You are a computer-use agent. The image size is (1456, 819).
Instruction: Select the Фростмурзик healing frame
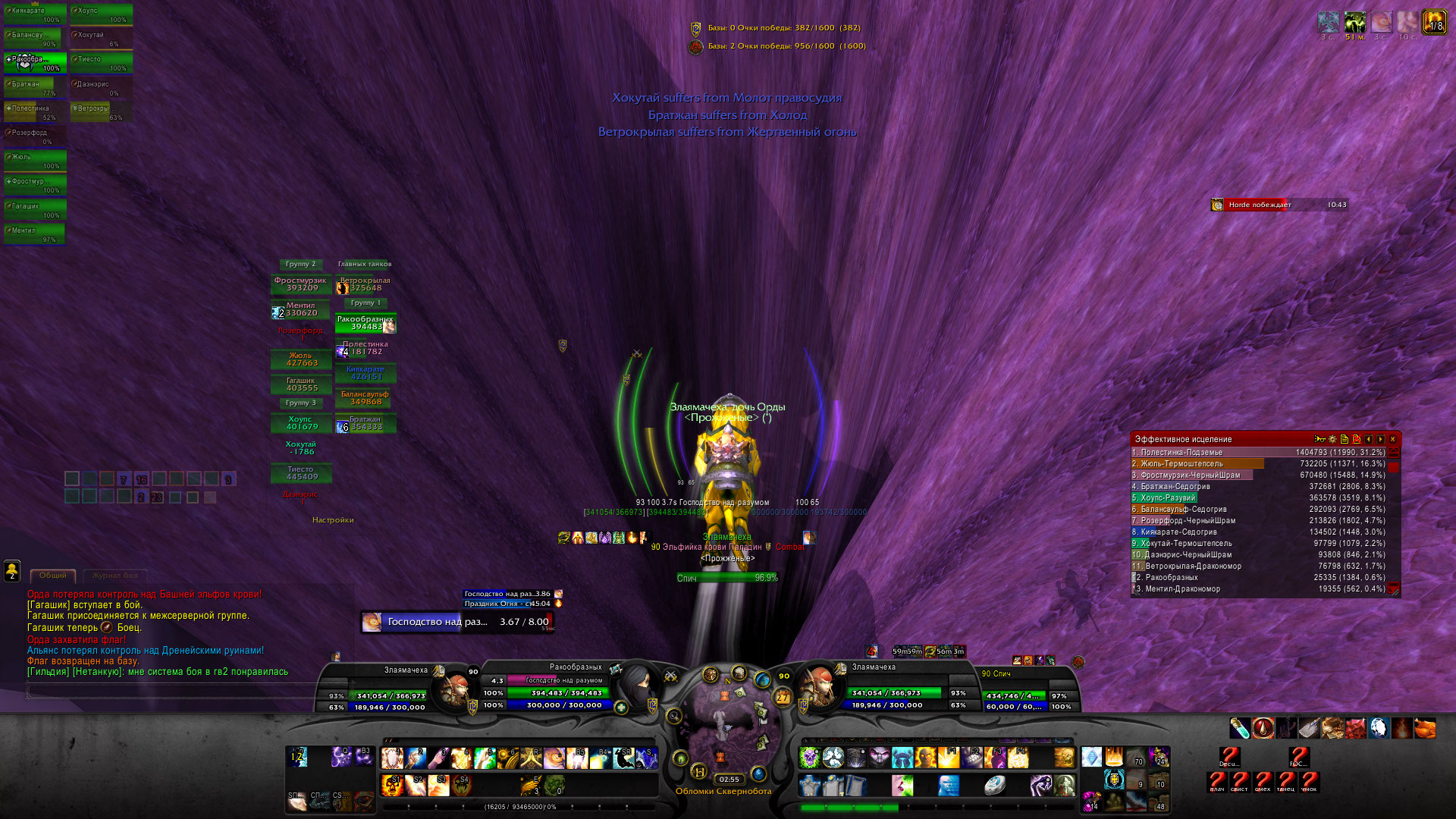click(x=301, y=284)
